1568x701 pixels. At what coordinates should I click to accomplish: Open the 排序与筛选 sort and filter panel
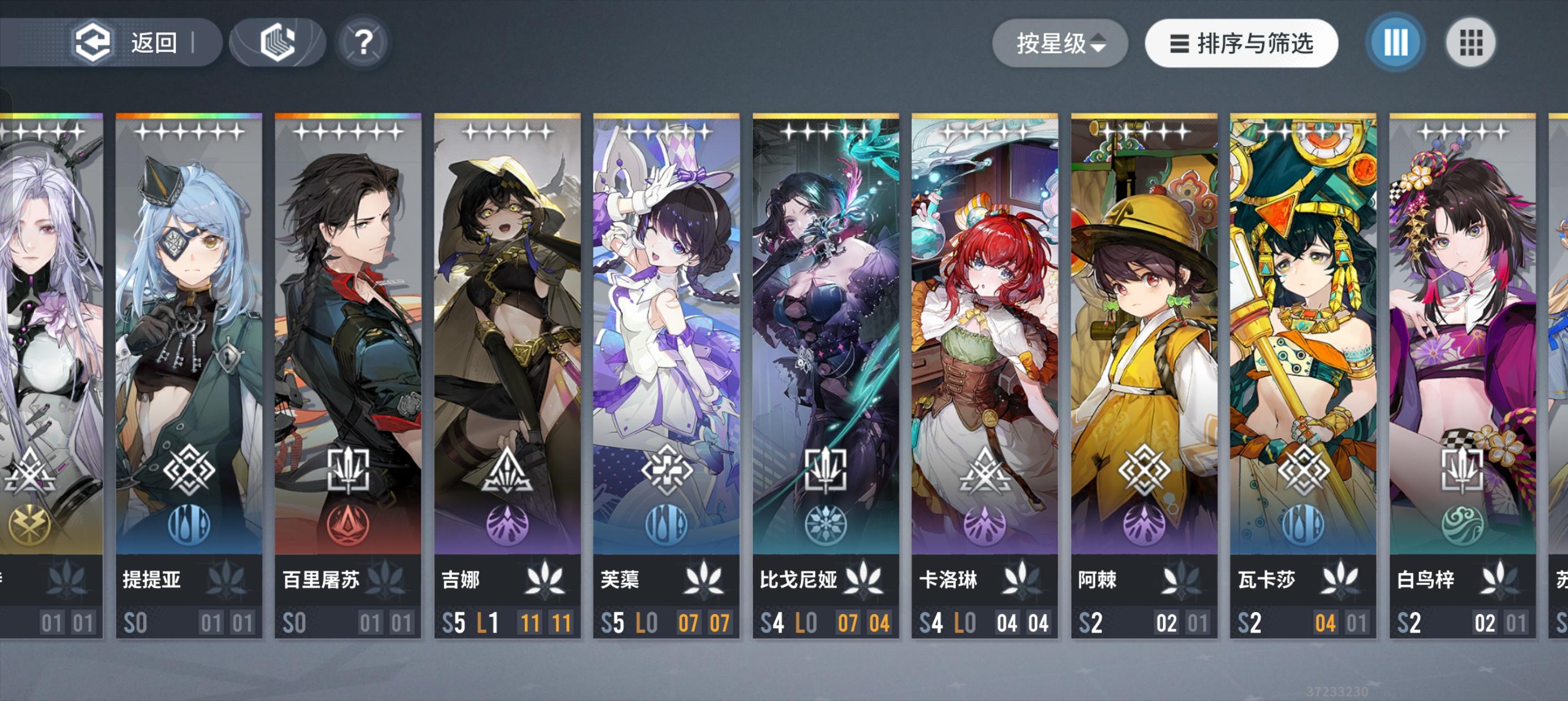coord(1240,42)
